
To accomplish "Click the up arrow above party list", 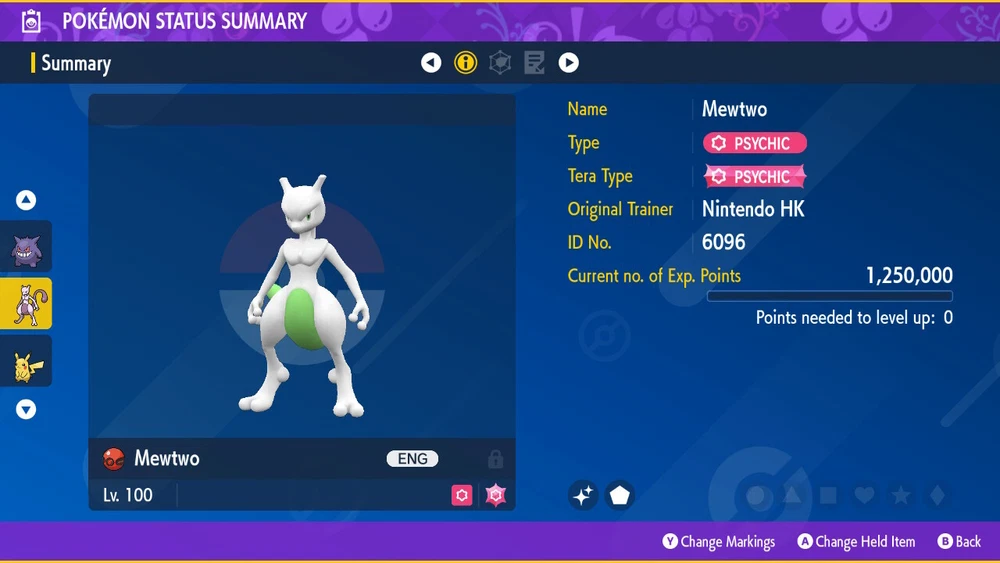I will coord(26,201).
